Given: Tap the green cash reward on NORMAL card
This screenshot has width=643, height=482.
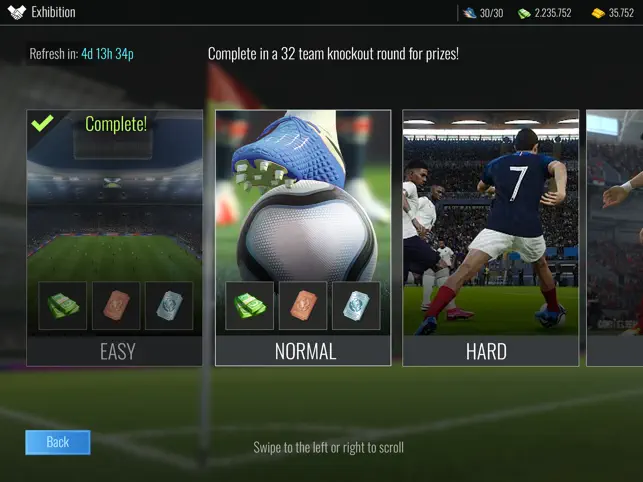Looking at the screenshot, I should tap(250, 305).
